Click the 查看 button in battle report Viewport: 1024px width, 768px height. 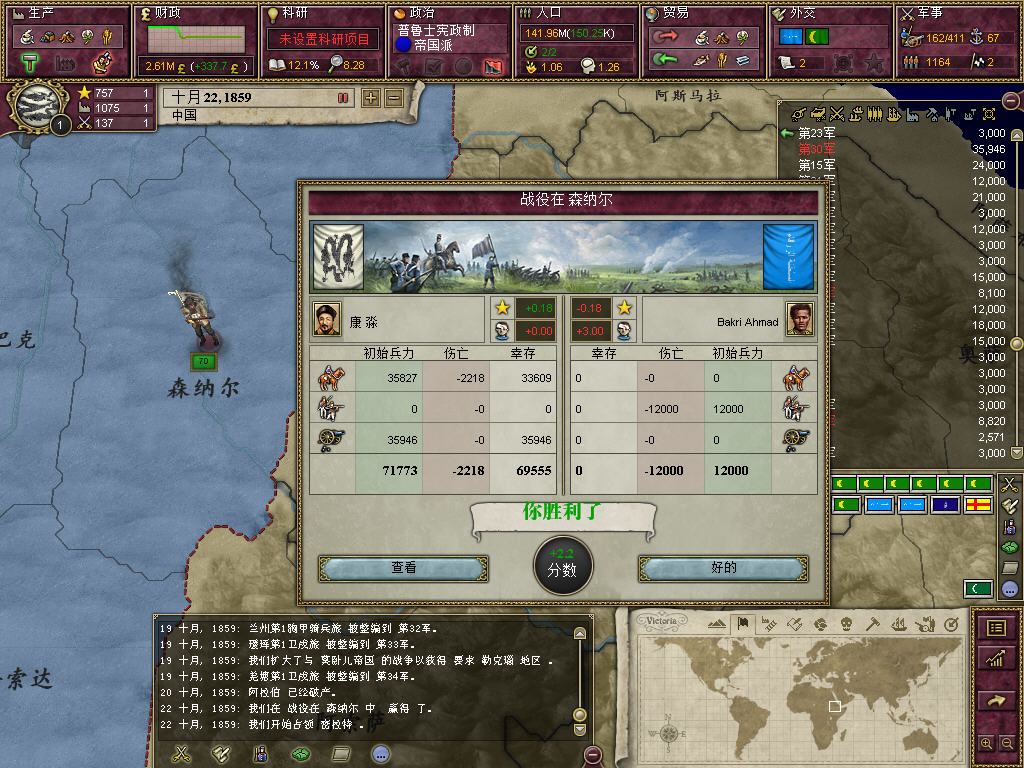click(x=403, y=568)
